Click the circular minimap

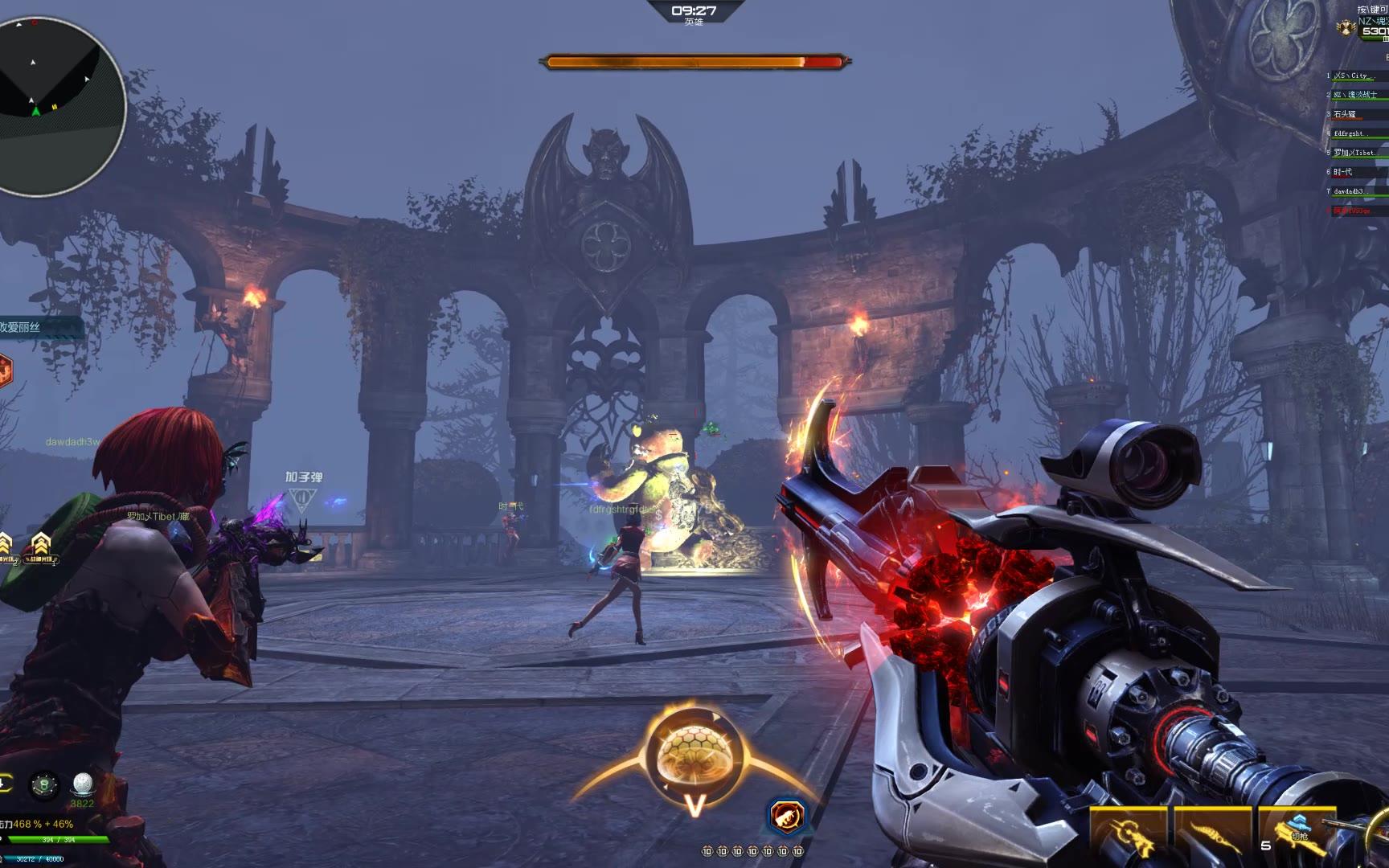tap(55, 104)
